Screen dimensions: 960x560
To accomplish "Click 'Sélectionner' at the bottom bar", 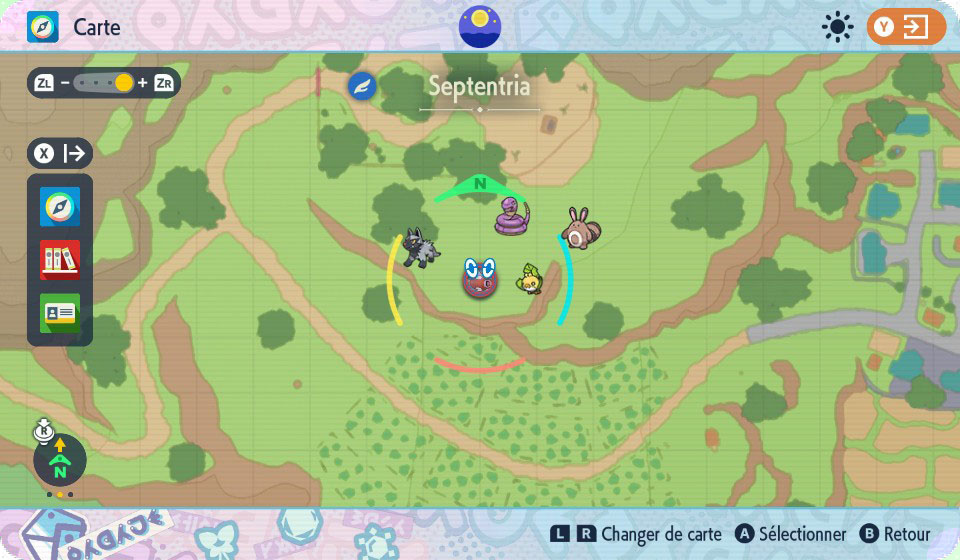I will pyautogui.click(x=802, y=535).
